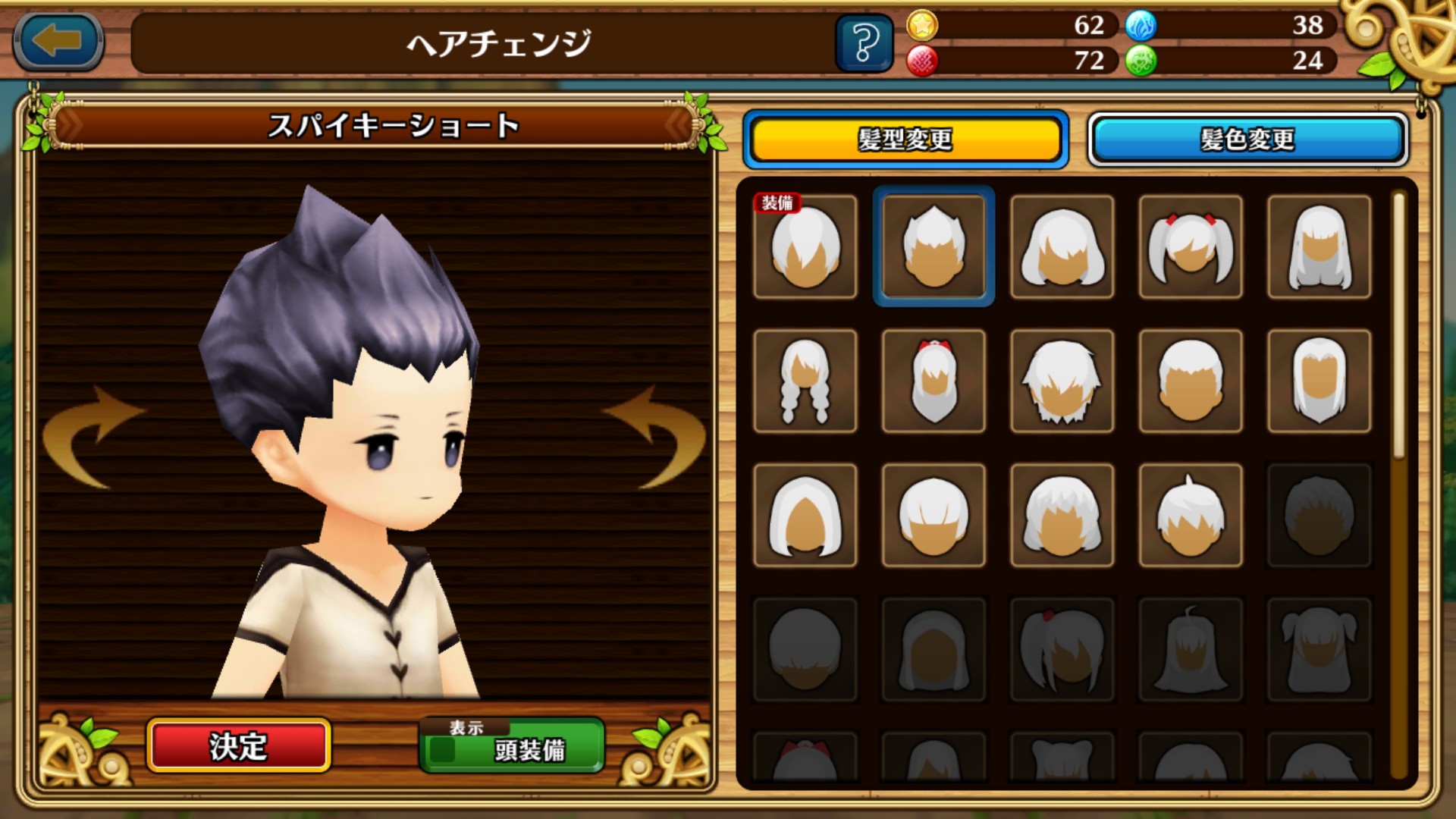The height and width of the screenshot is (819, 1456).
Task: Pick the egg-shaped face bob hairstyle
Action: [x=805, y=516]
